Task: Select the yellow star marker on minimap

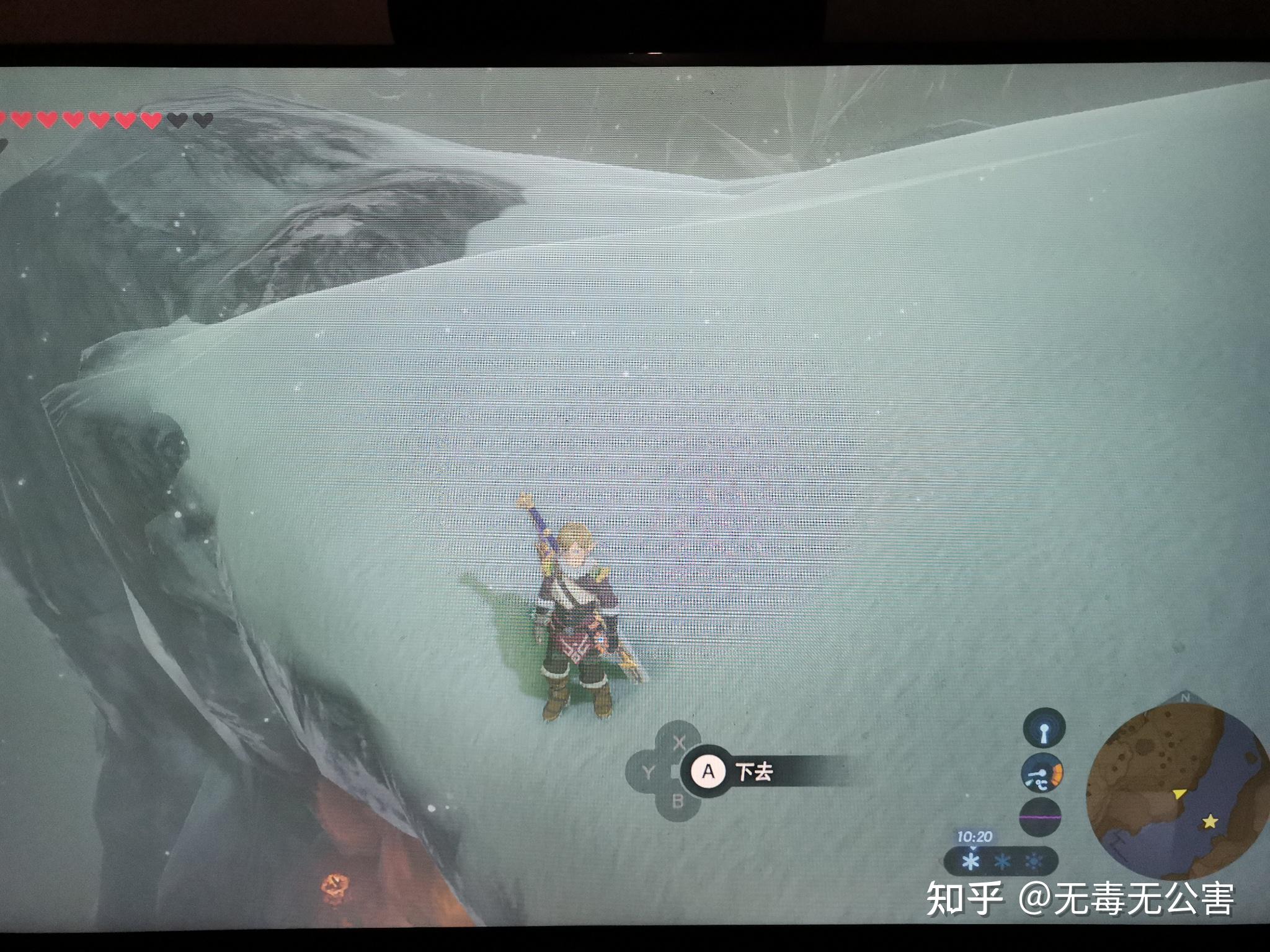Action: [x=1209, y=822]
